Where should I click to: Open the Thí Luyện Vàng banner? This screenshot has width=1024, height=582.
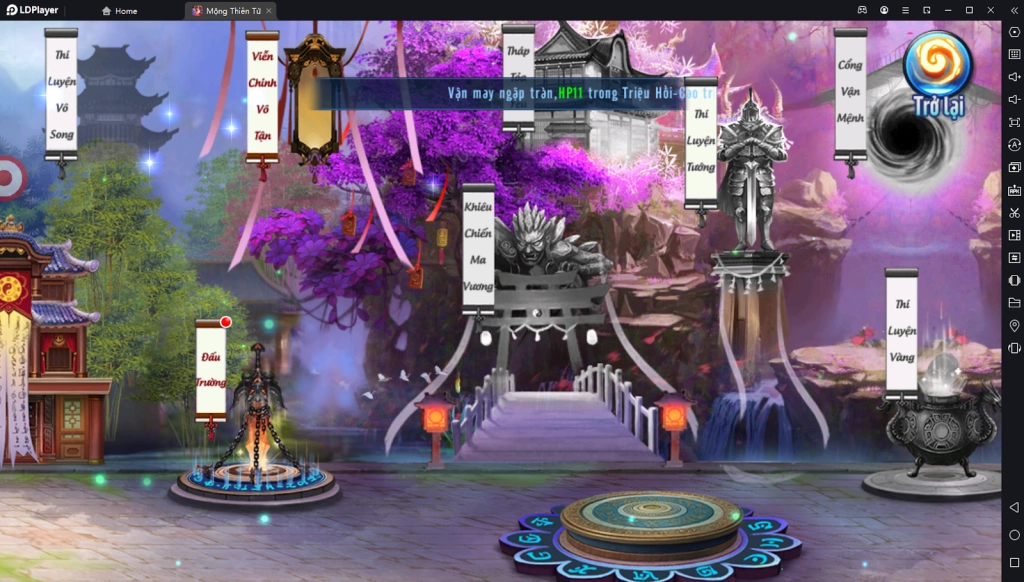pyautogui.click(x=901, y=331)
